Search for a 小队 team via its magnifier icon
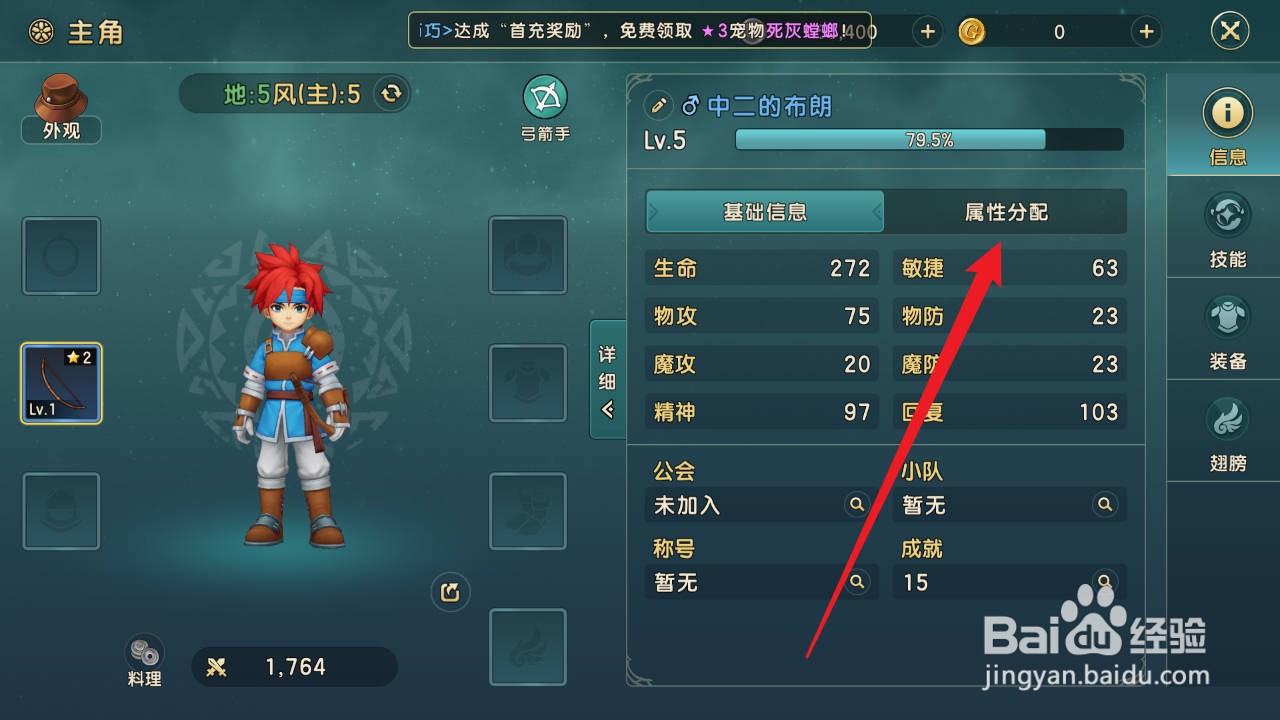Viewport: 1280px width, 720px height. coord(1105,505)
